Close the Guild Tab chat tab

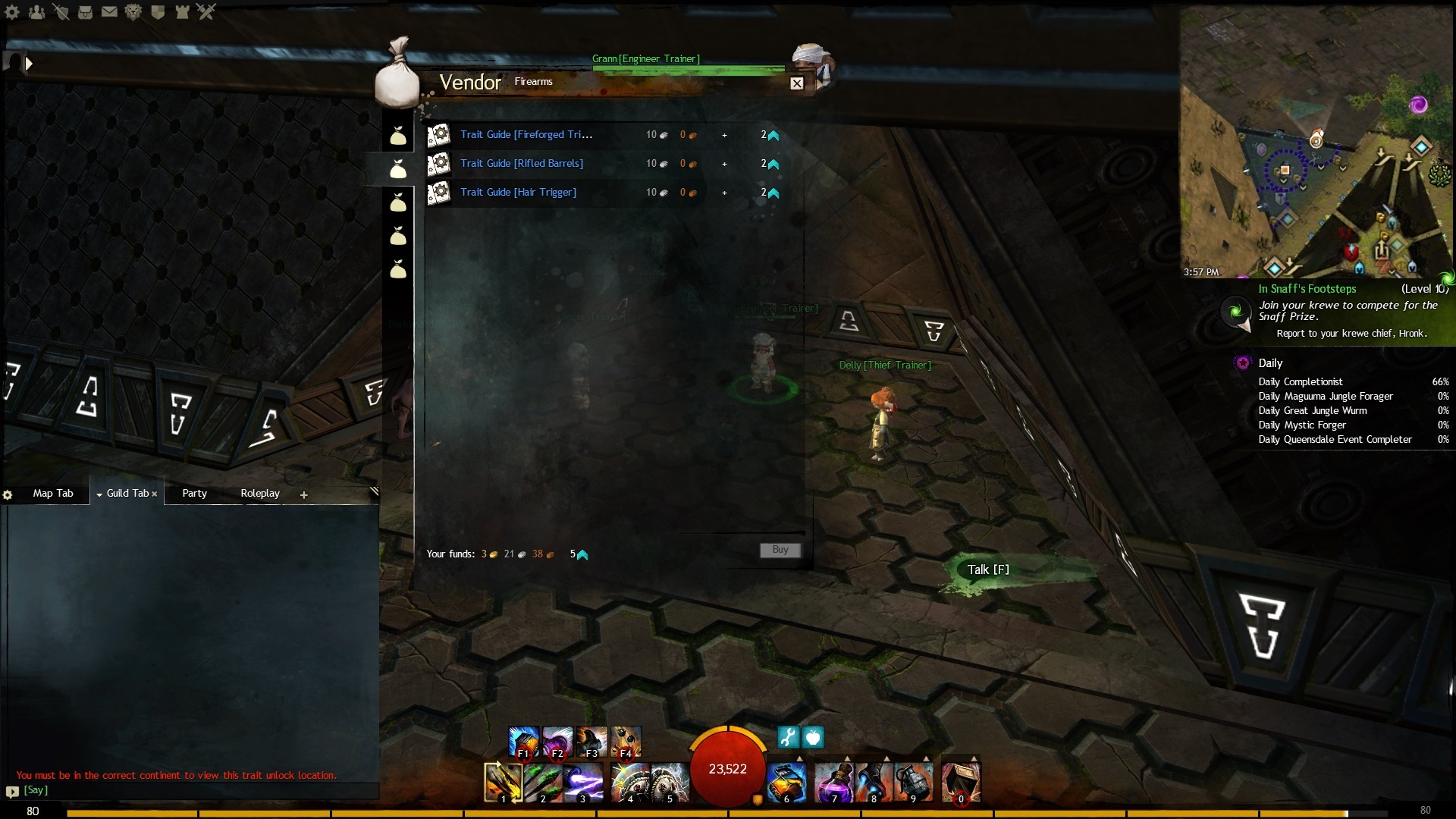155,494
